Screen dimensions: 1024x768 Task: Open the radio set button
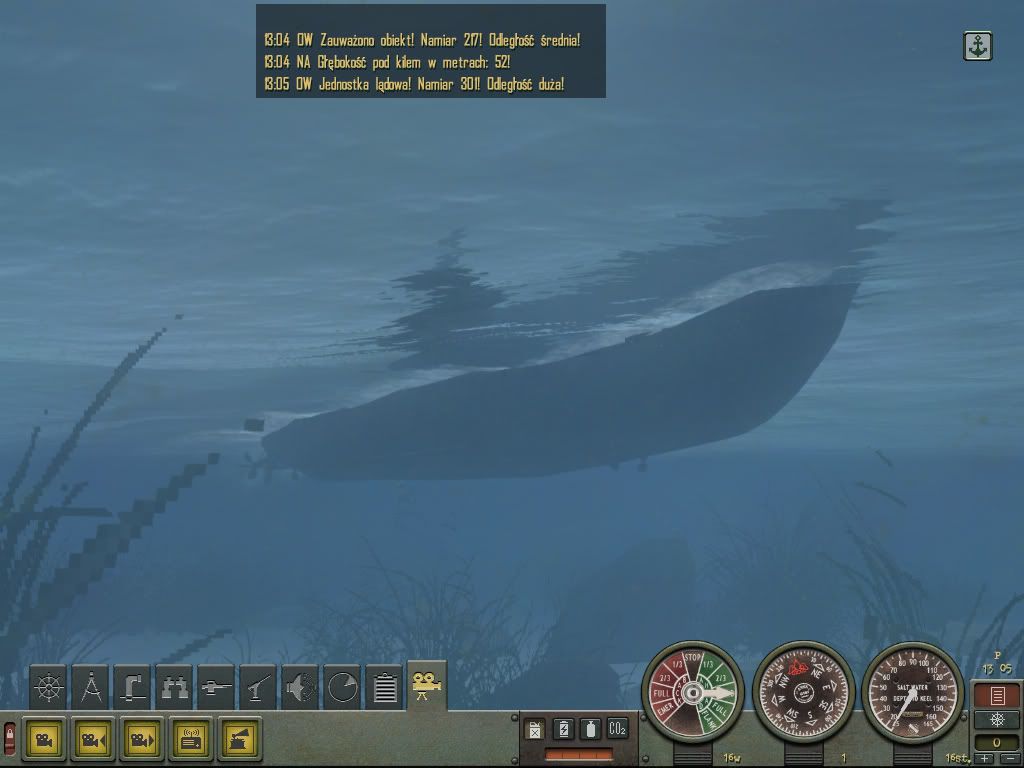pos(191,739)
